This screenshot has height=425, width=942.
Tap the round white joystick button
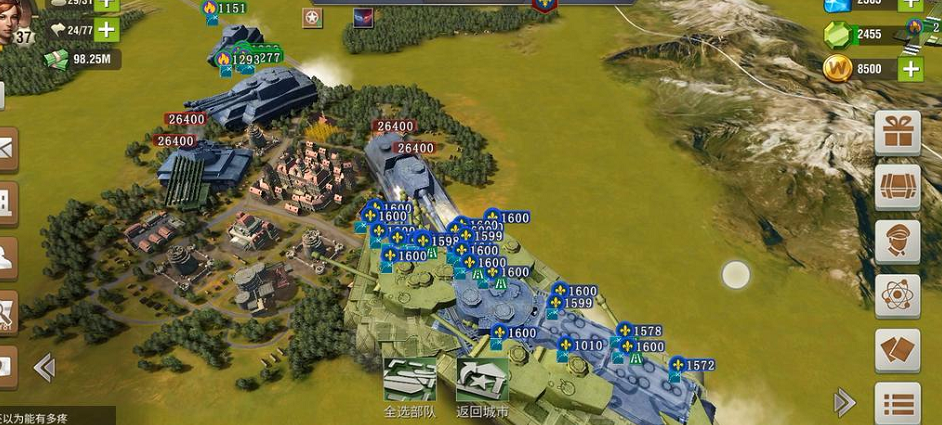pyautogui.click(x=736, y=275)
